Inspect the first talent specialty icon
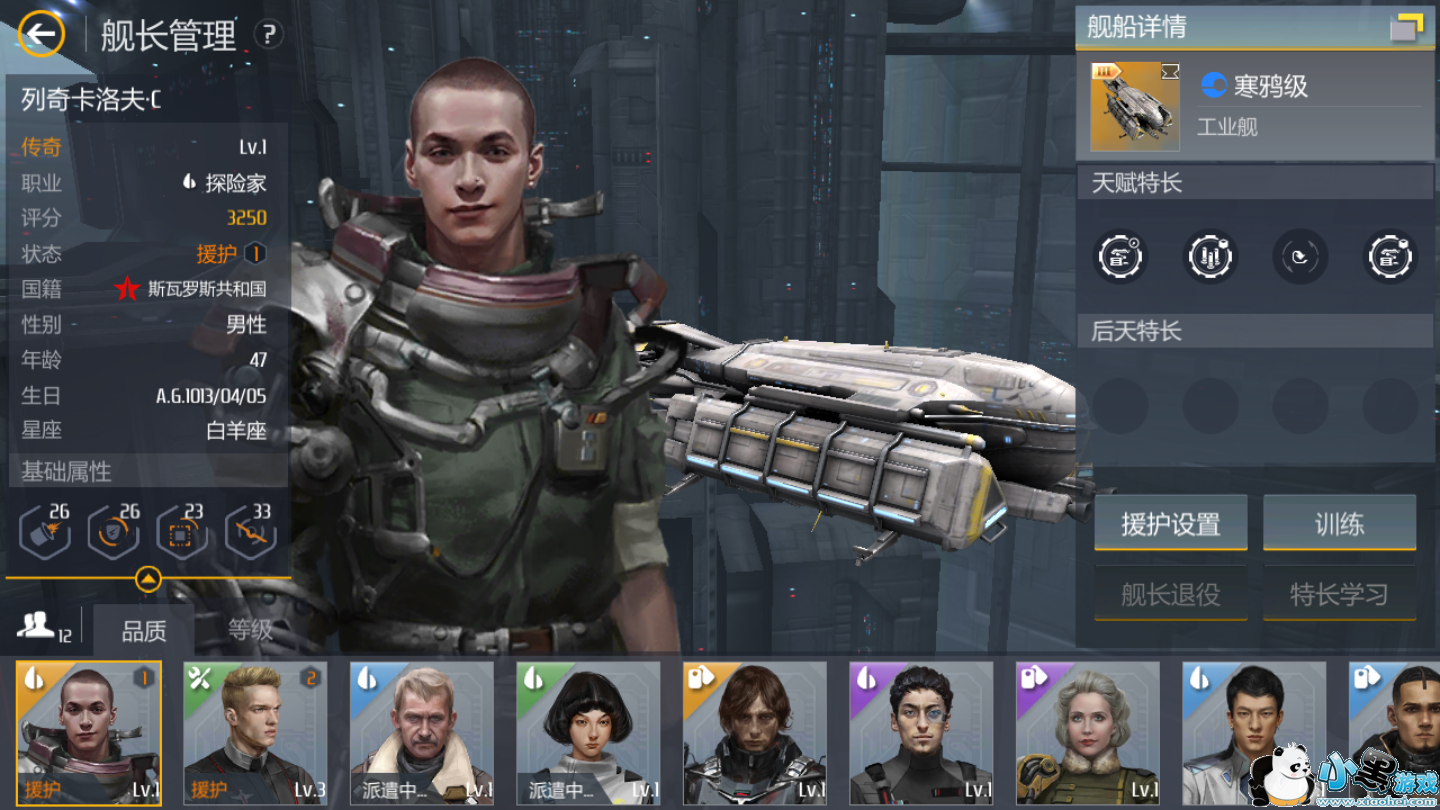This screenshot has height=810, width=1440. [x=1120, y=257]
